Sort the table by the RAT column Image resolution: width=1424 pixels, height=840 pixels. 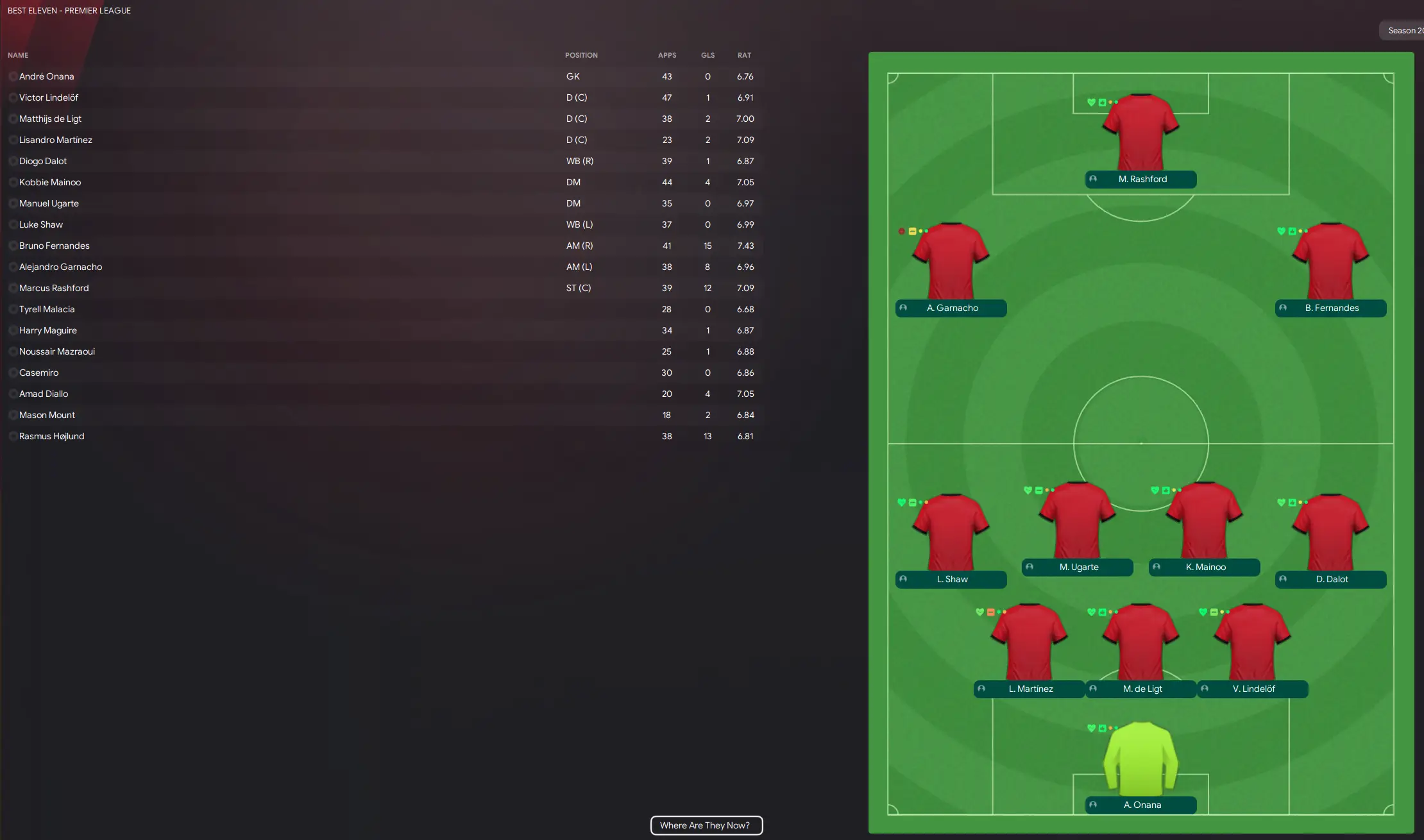click(x=745, y=55)
